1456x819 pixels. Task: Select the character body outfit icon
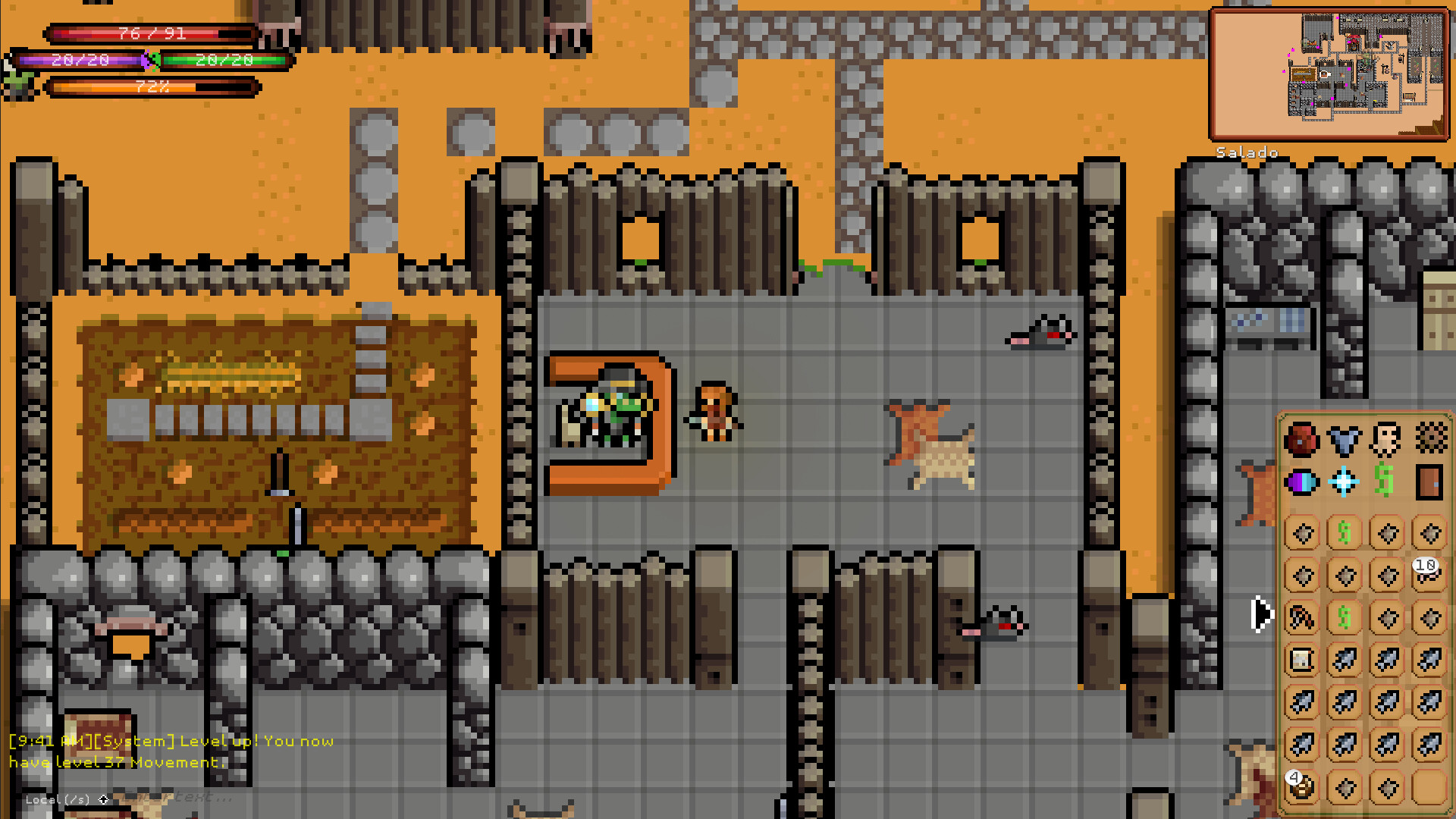tap(1387, 440)
